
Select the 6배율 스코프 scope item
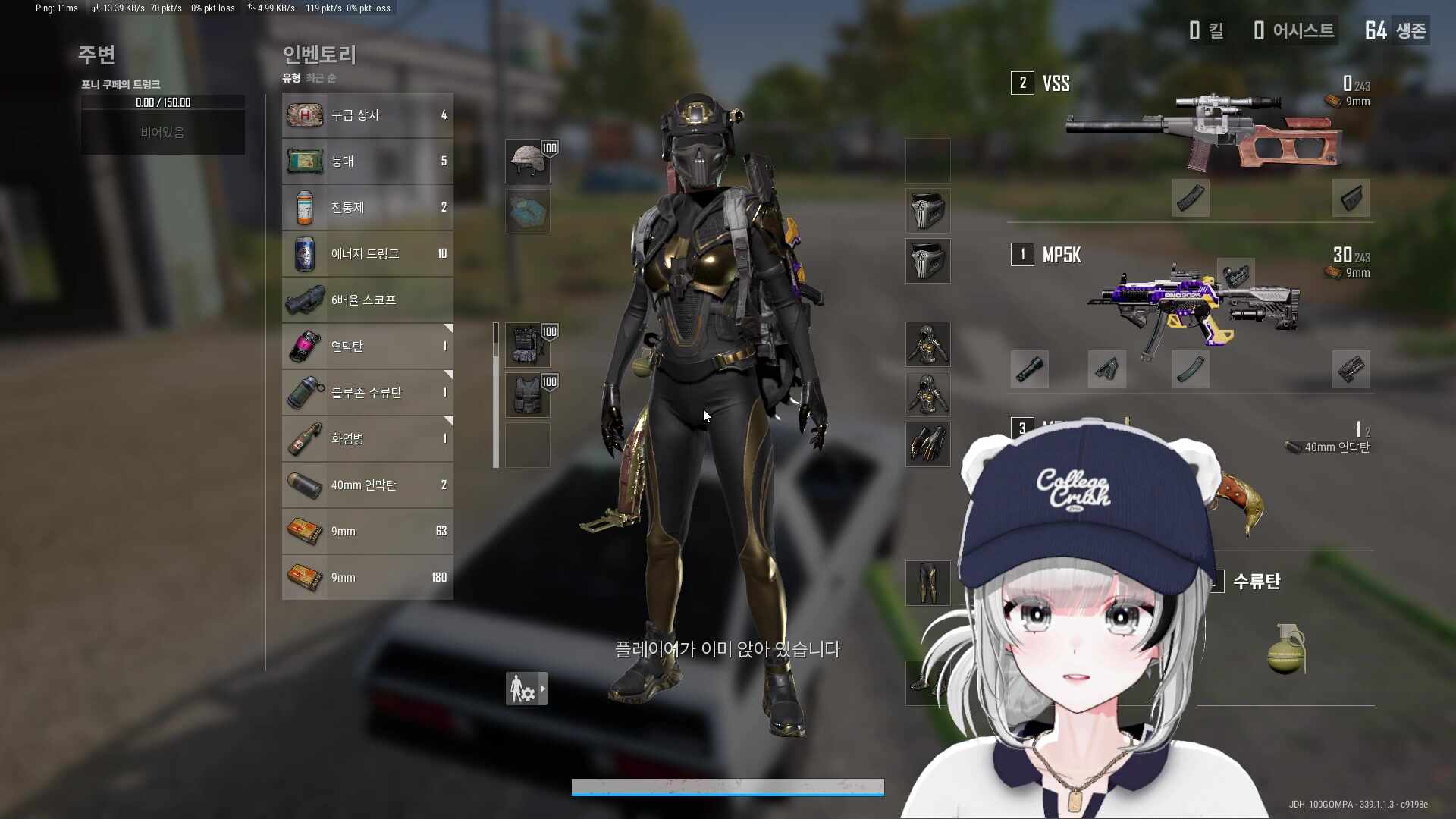[x=367, y=300]
